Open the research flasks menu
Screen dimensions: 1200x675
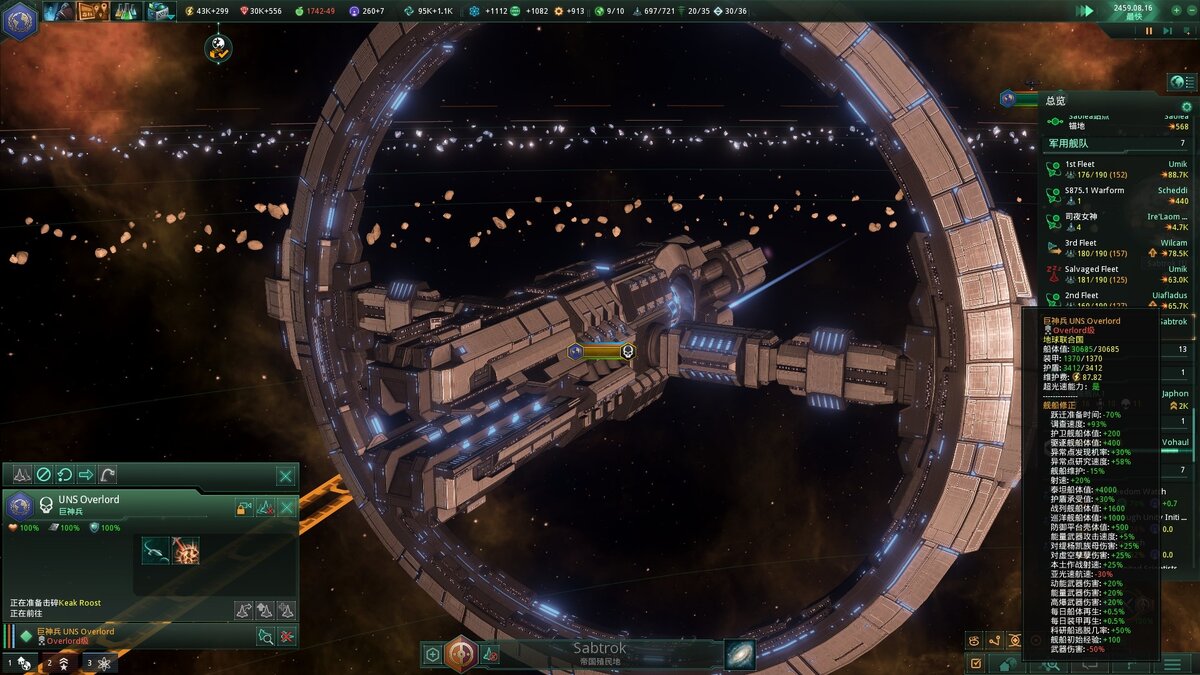tap(126, 11)
